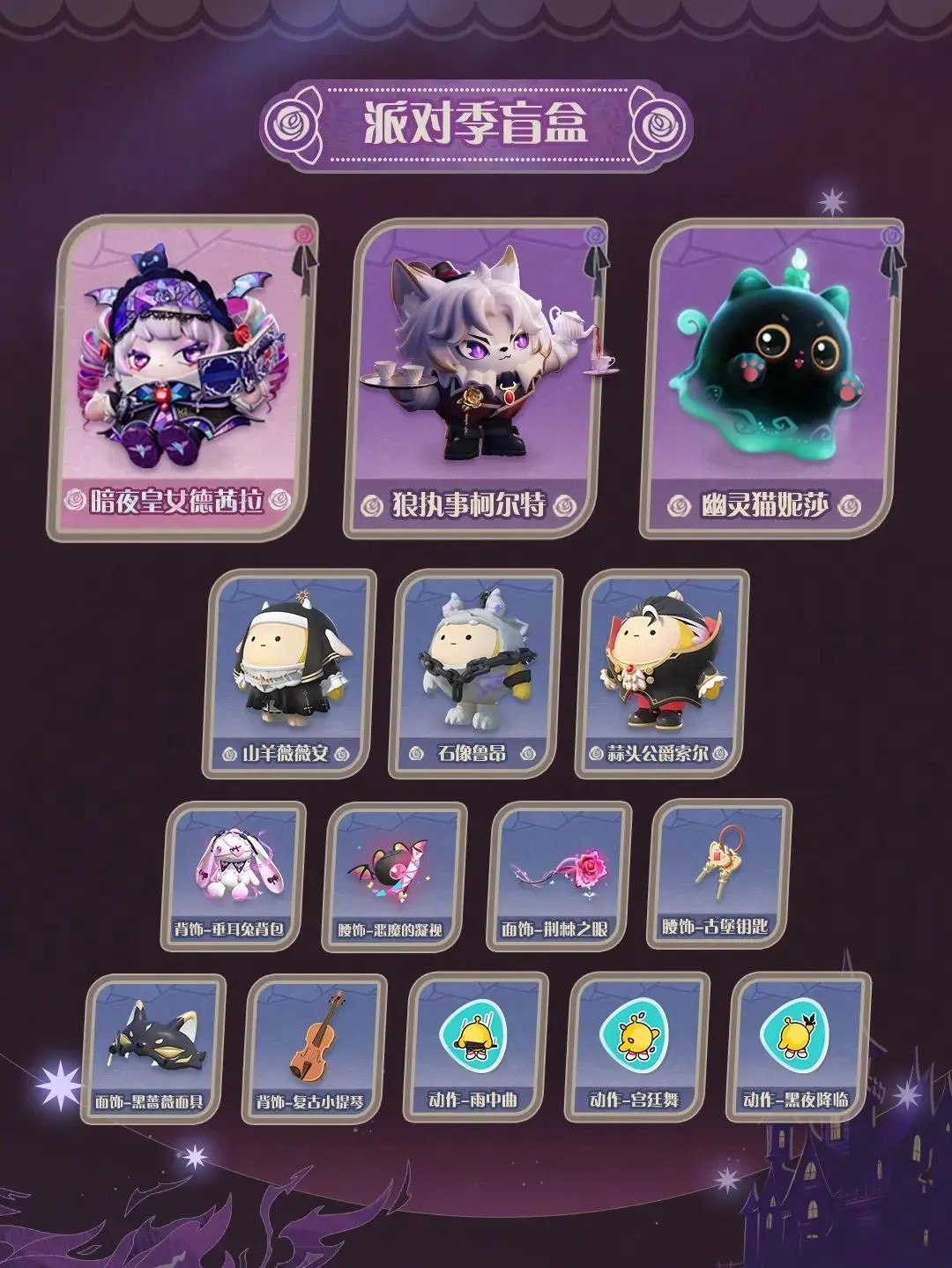Screen dimensions: 952x1268
Task: Select the 垂耳兔背包 bunny backpack item
Action: [234, 876]
